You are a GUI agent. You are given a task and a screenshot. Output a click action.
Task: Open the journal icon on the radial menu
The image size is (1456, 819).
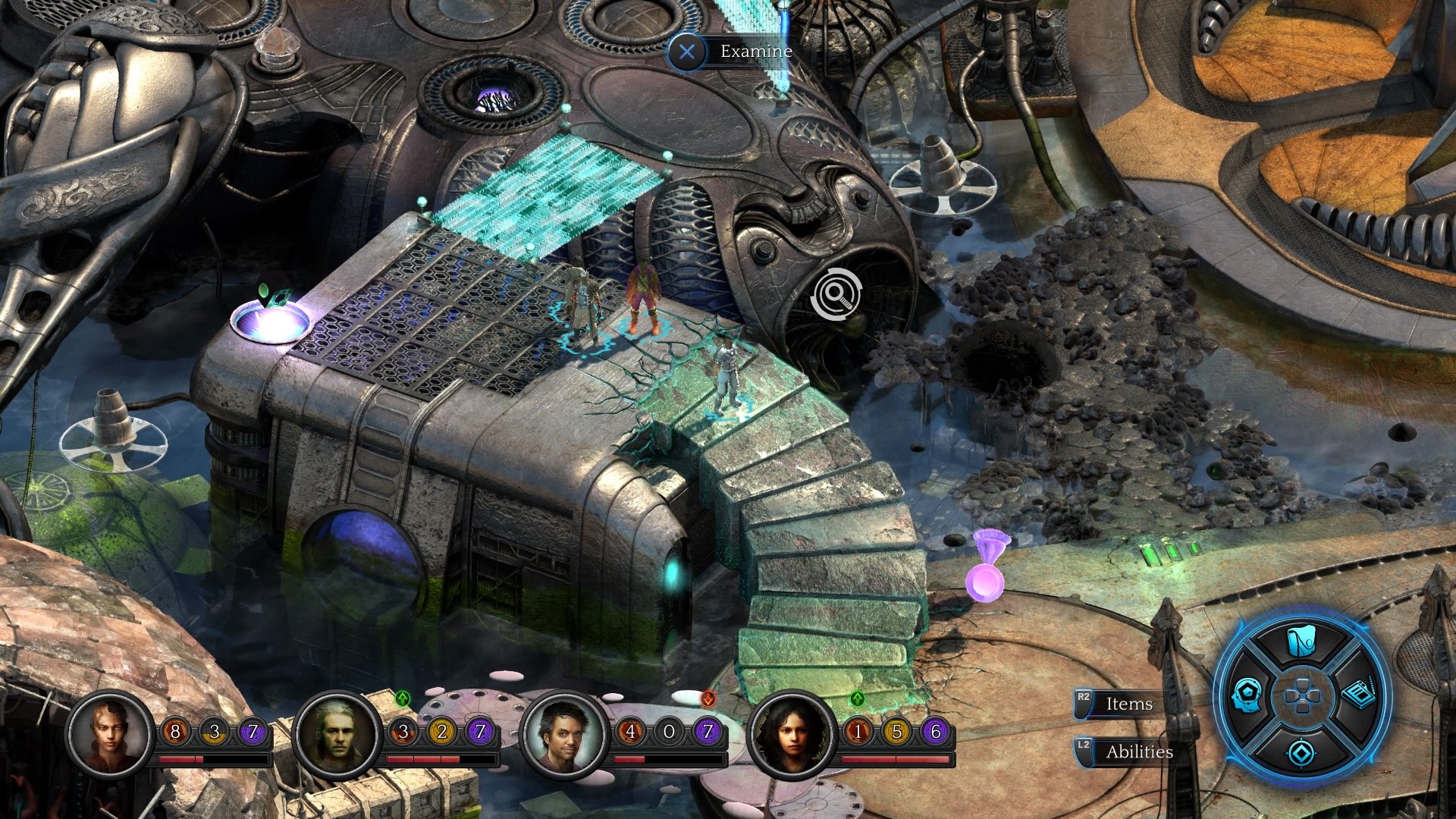1359,694
